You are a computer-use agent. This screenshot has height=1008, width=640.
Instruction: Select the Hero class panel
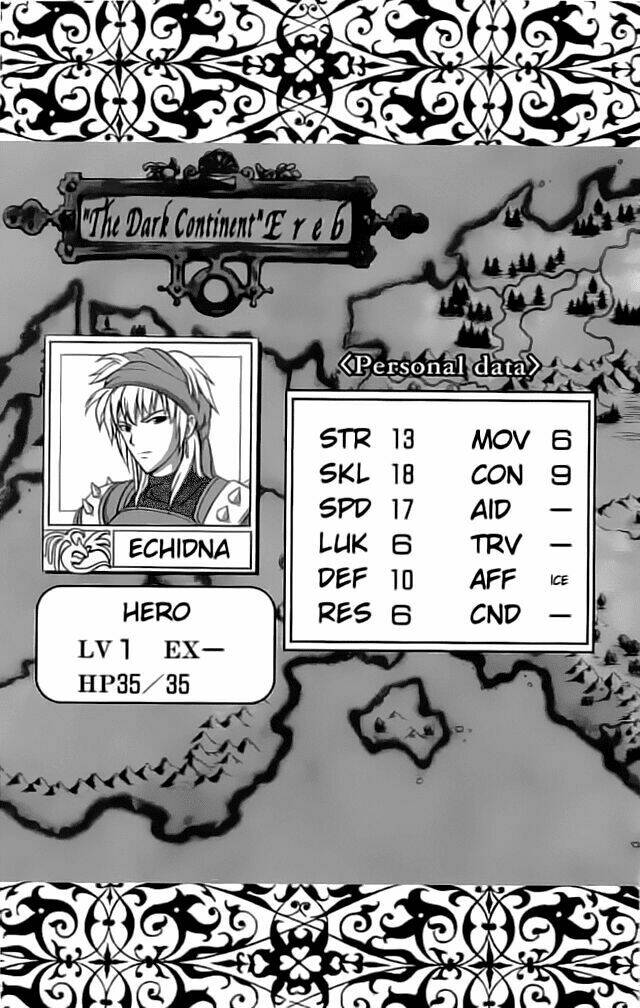pos(155,645)
